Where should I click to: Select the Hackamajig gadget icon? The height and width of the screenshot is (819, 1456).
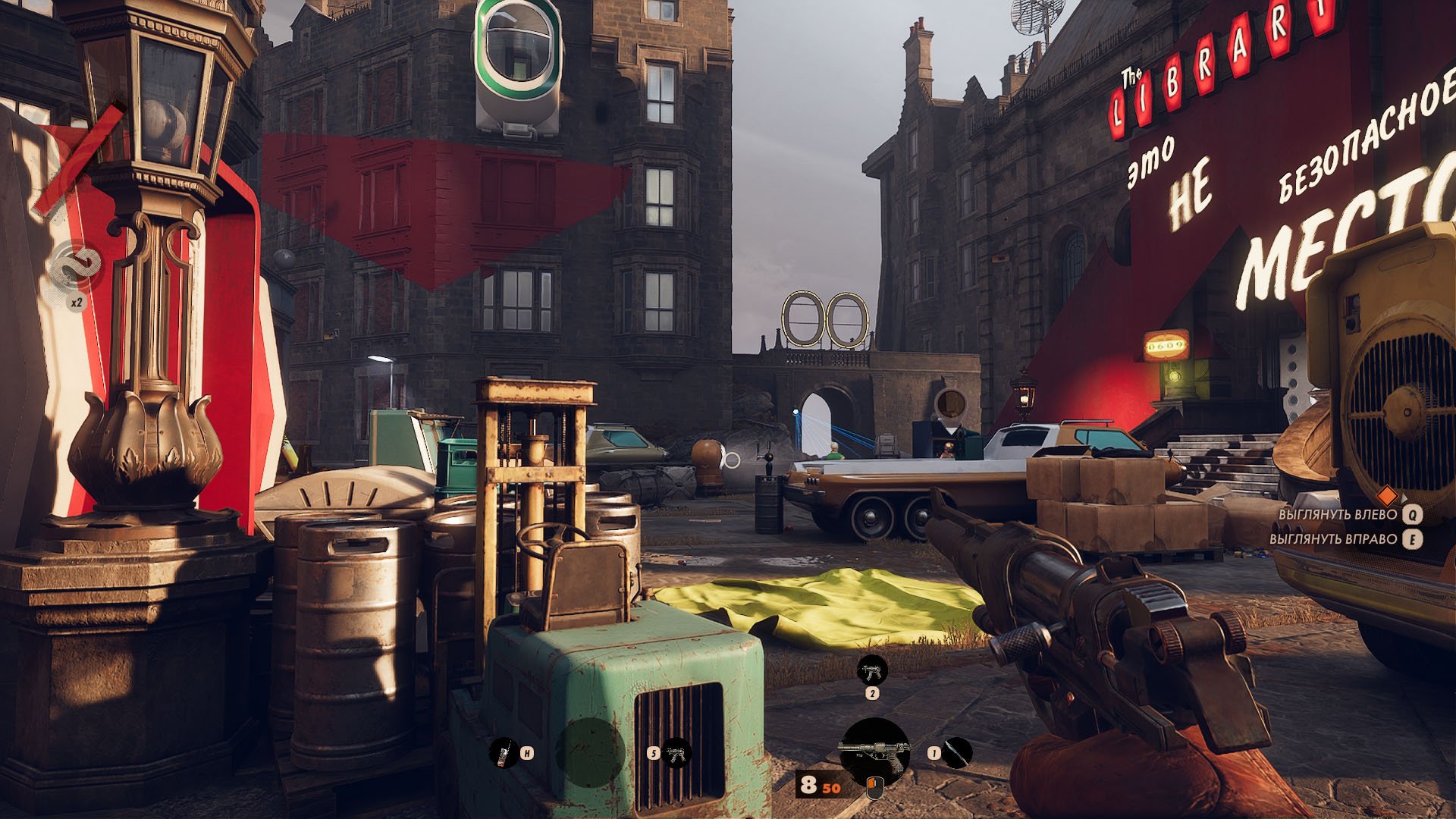click(504, 753)
